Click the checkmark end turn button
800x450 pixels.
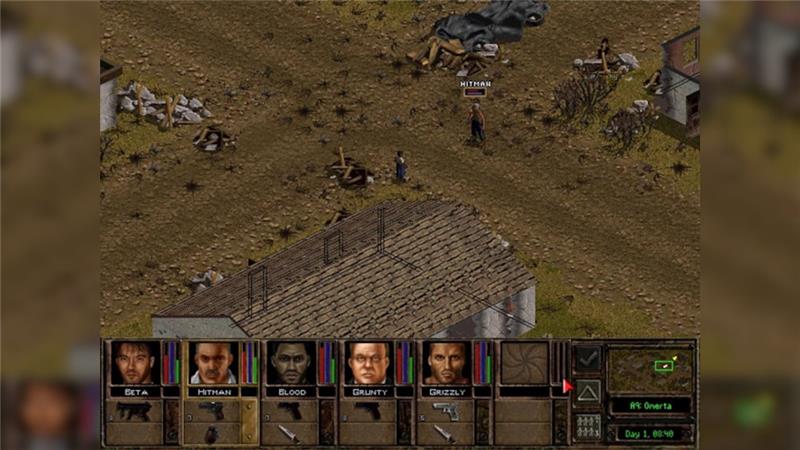pos(588,357)
